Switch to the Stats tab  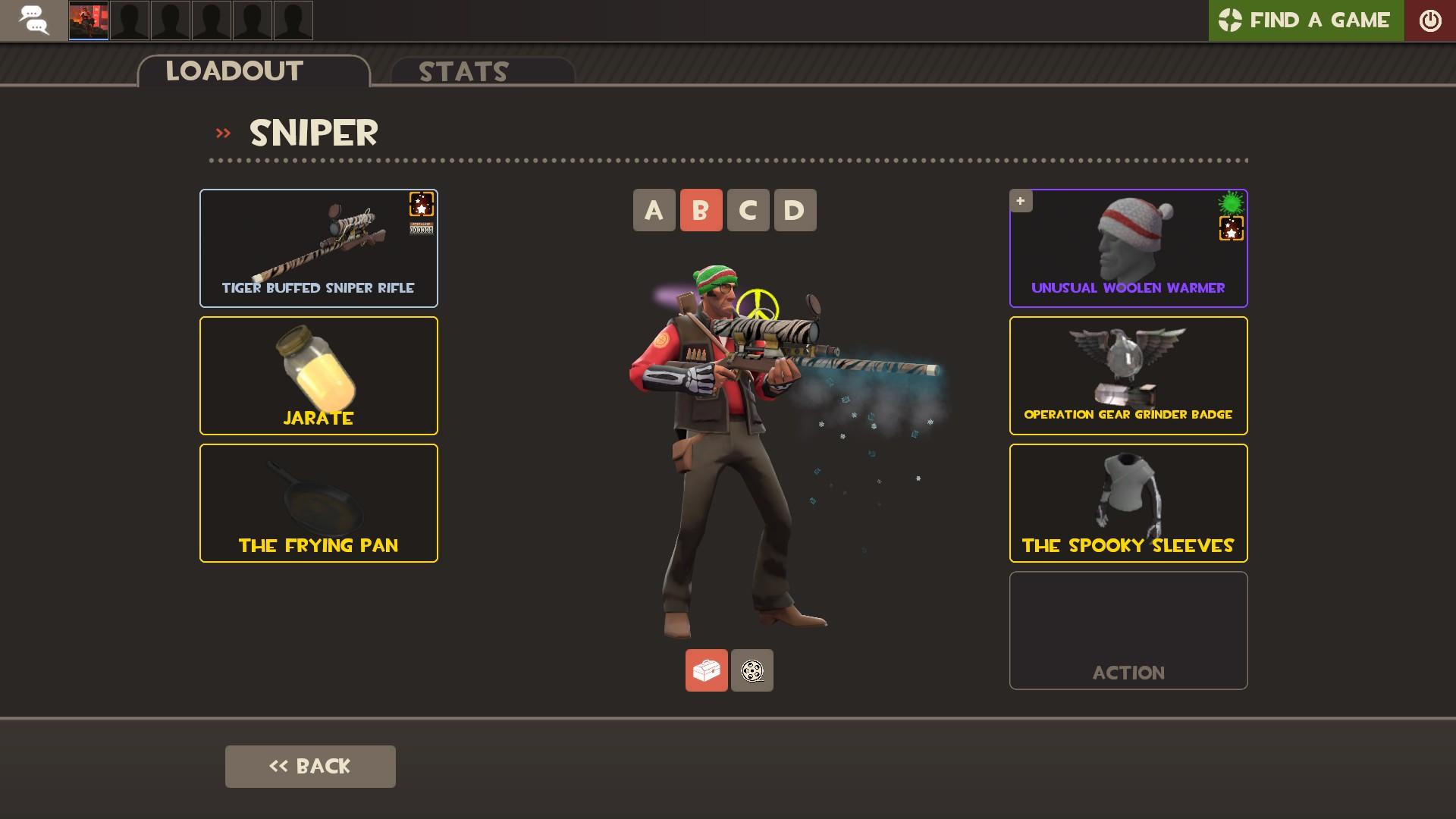pos(463,73)
